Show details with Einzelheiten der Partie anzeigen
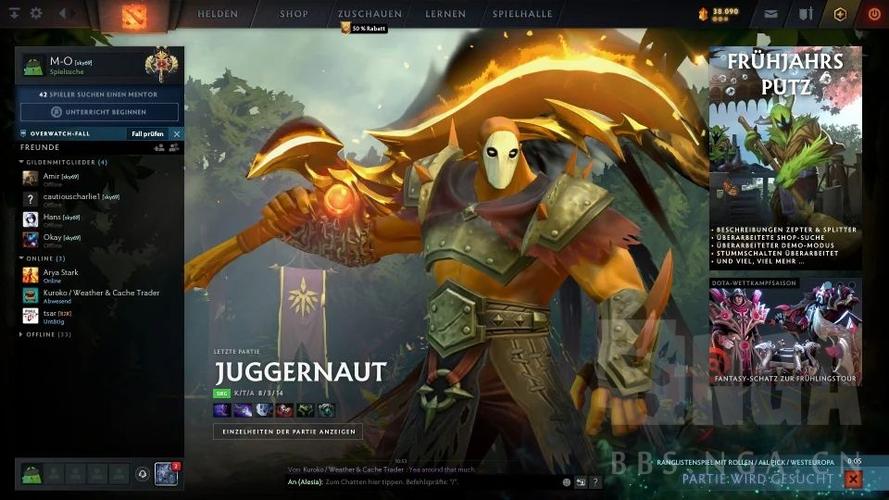The image size is (889, 500). pos(288,431)
